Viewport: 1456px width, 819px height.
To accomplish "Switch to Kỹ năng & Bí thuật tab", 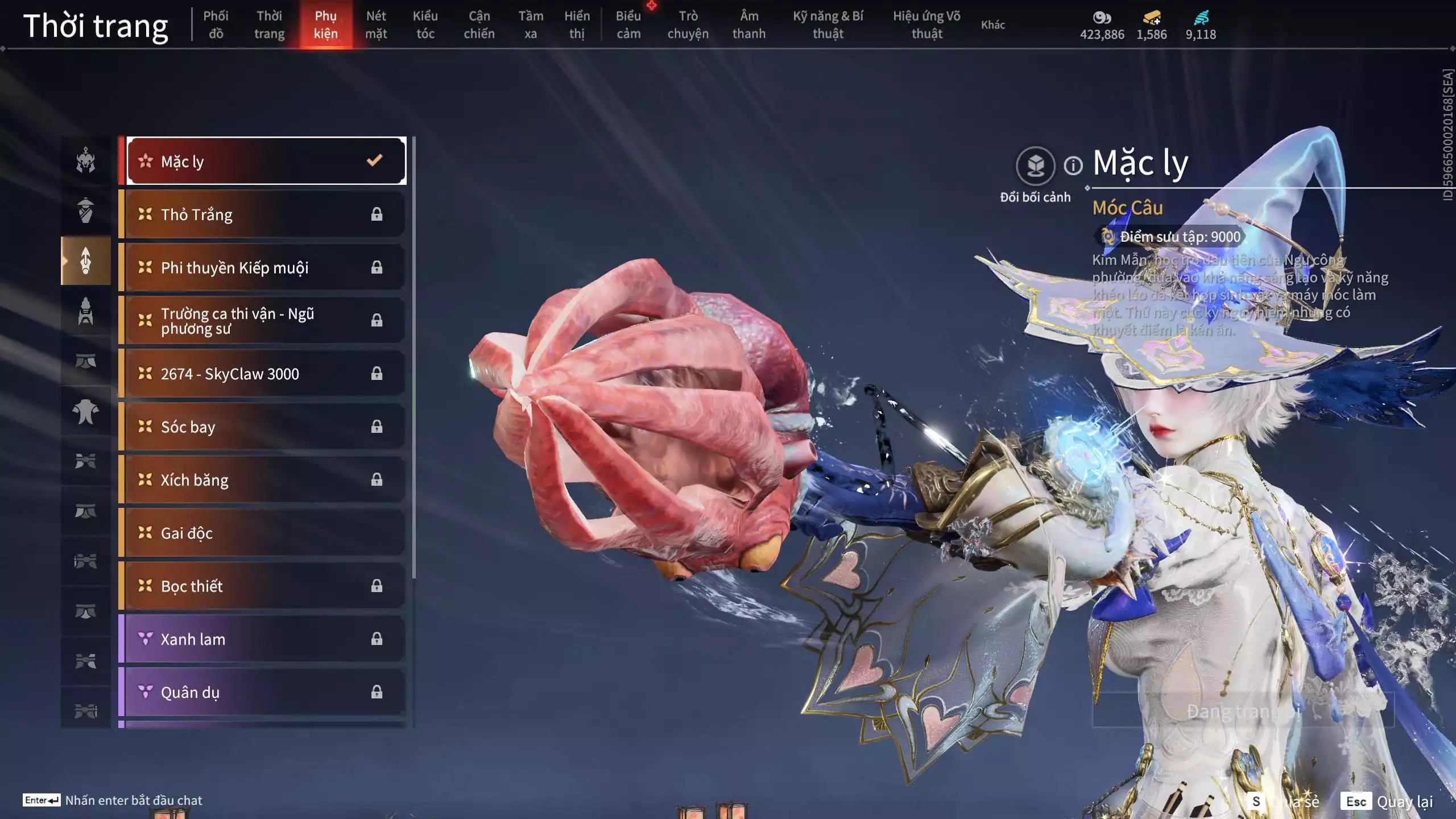I will [828, 25].
